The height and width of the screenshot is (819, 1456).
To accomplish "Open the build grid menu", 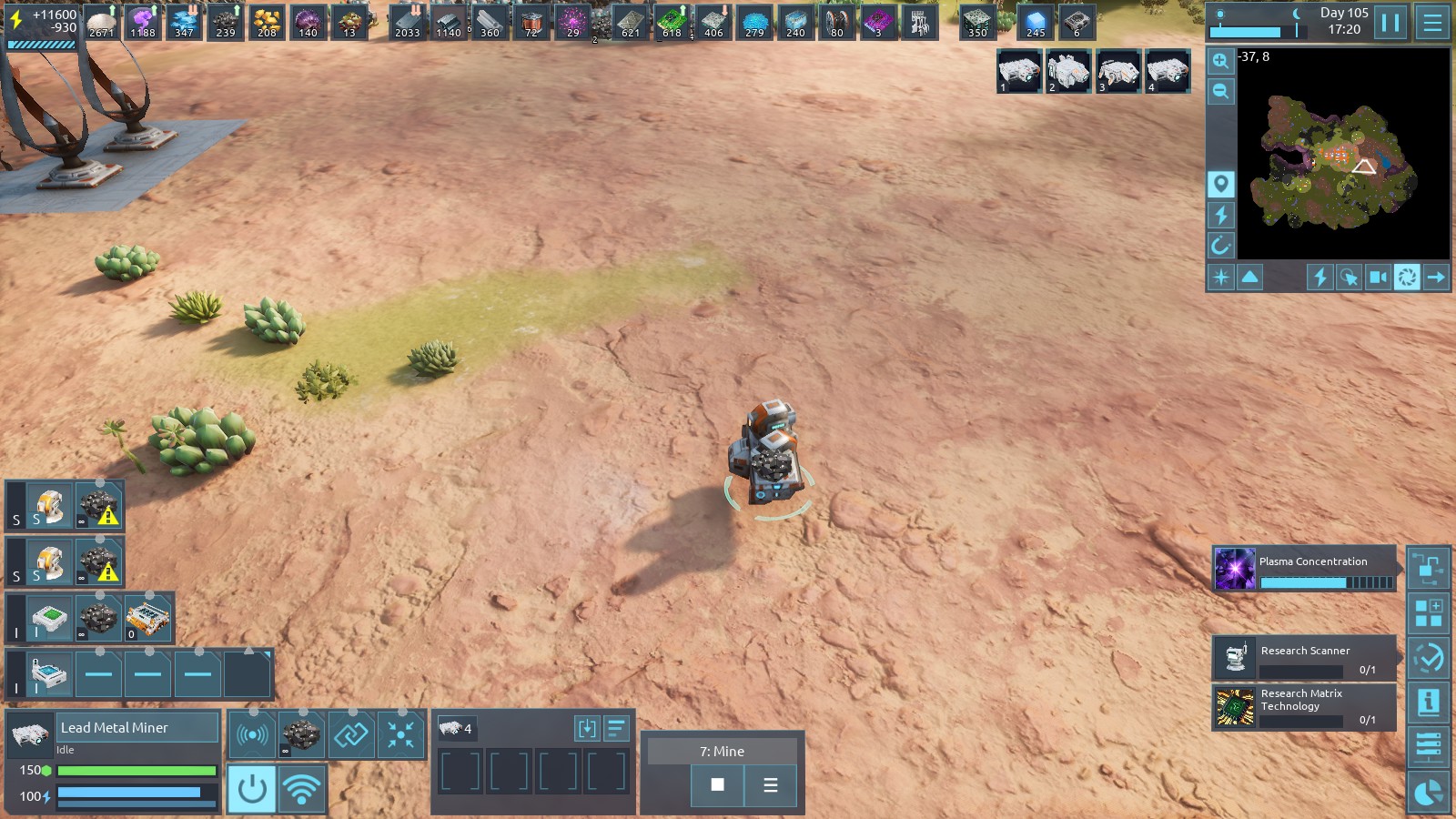I will tap(1429, 613).
